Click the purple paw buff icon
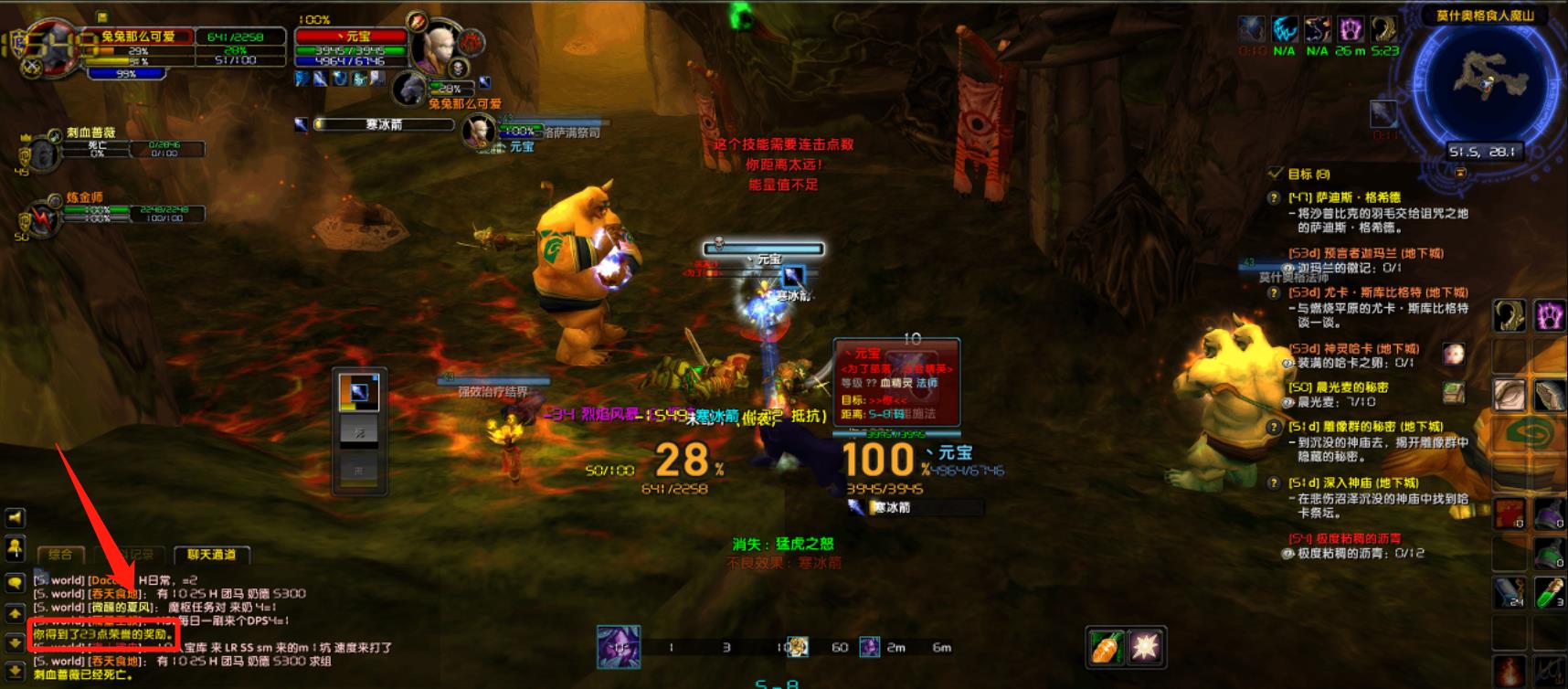The height and width of the screenshot is (689, 1568). click(x=1351, y=29)
